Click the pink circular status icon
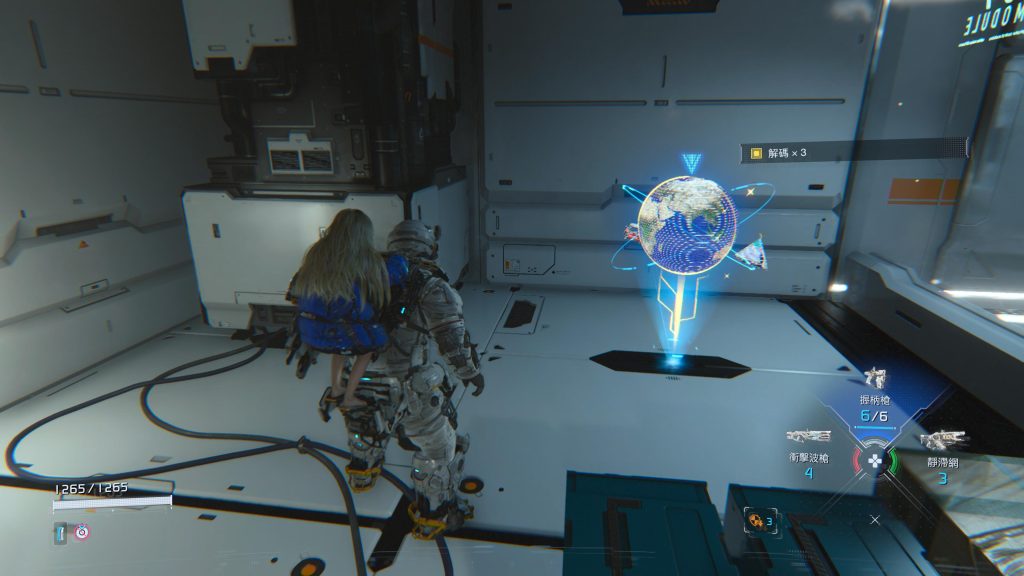The image size is (1024, 576). tap(82, 532)
